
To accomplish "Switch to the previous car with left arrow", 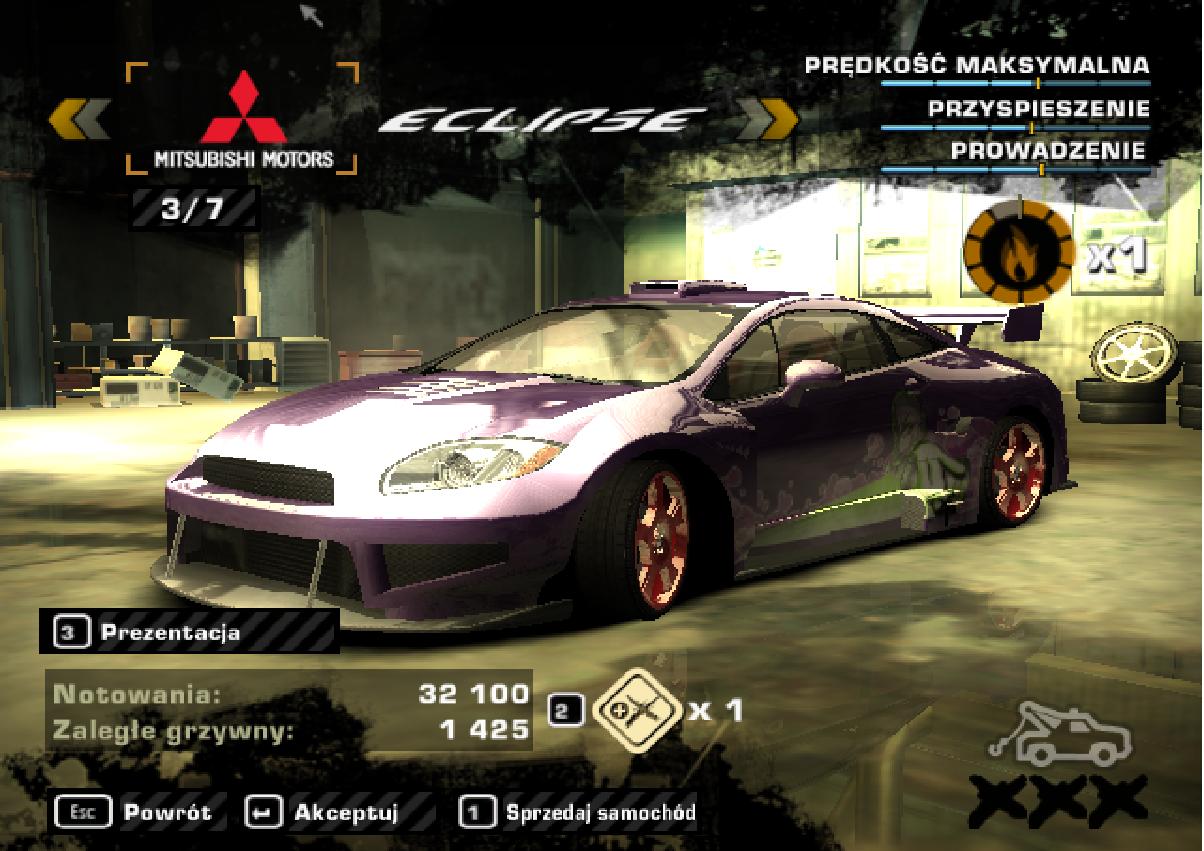I will pos(79,118).
